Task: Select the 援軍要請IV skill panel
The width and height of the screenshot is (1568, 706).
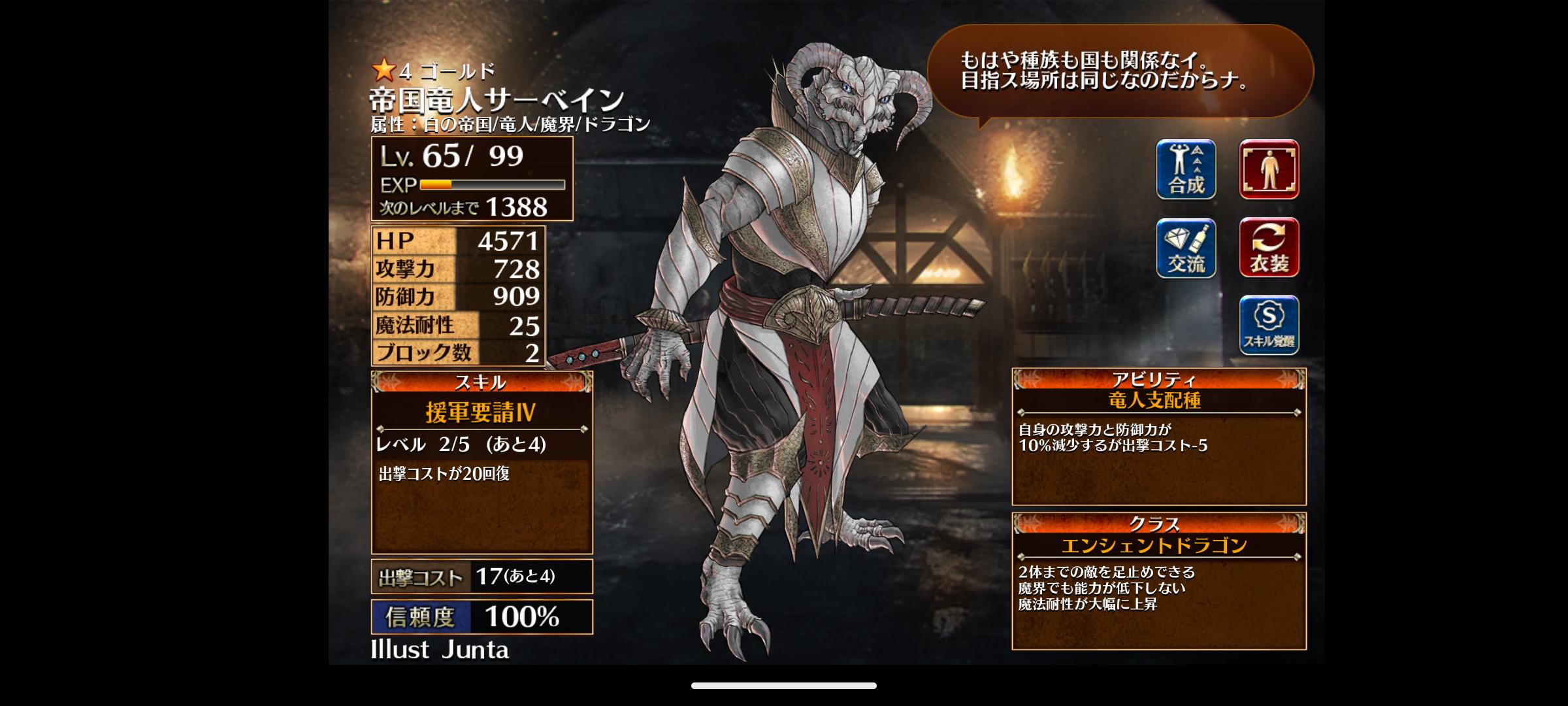Action: click(482, 463)
